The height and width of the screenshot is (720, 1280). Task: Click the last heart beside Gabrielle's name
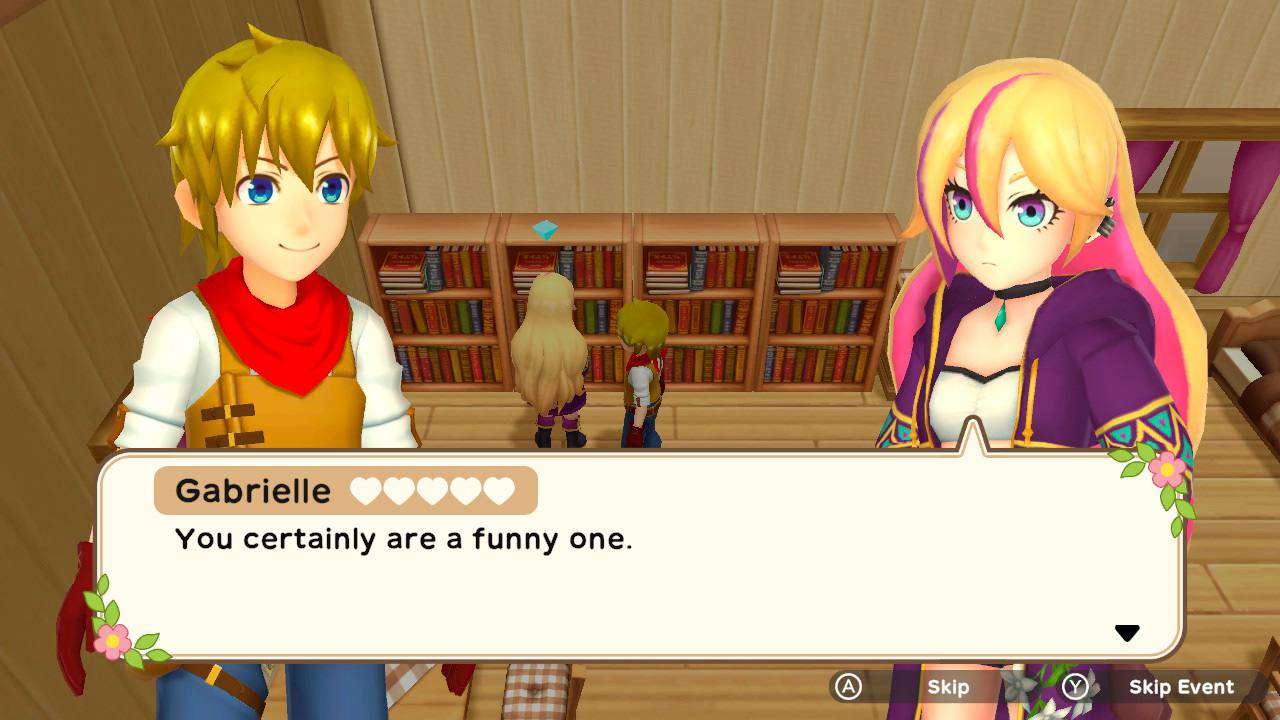tap(499, 490)
